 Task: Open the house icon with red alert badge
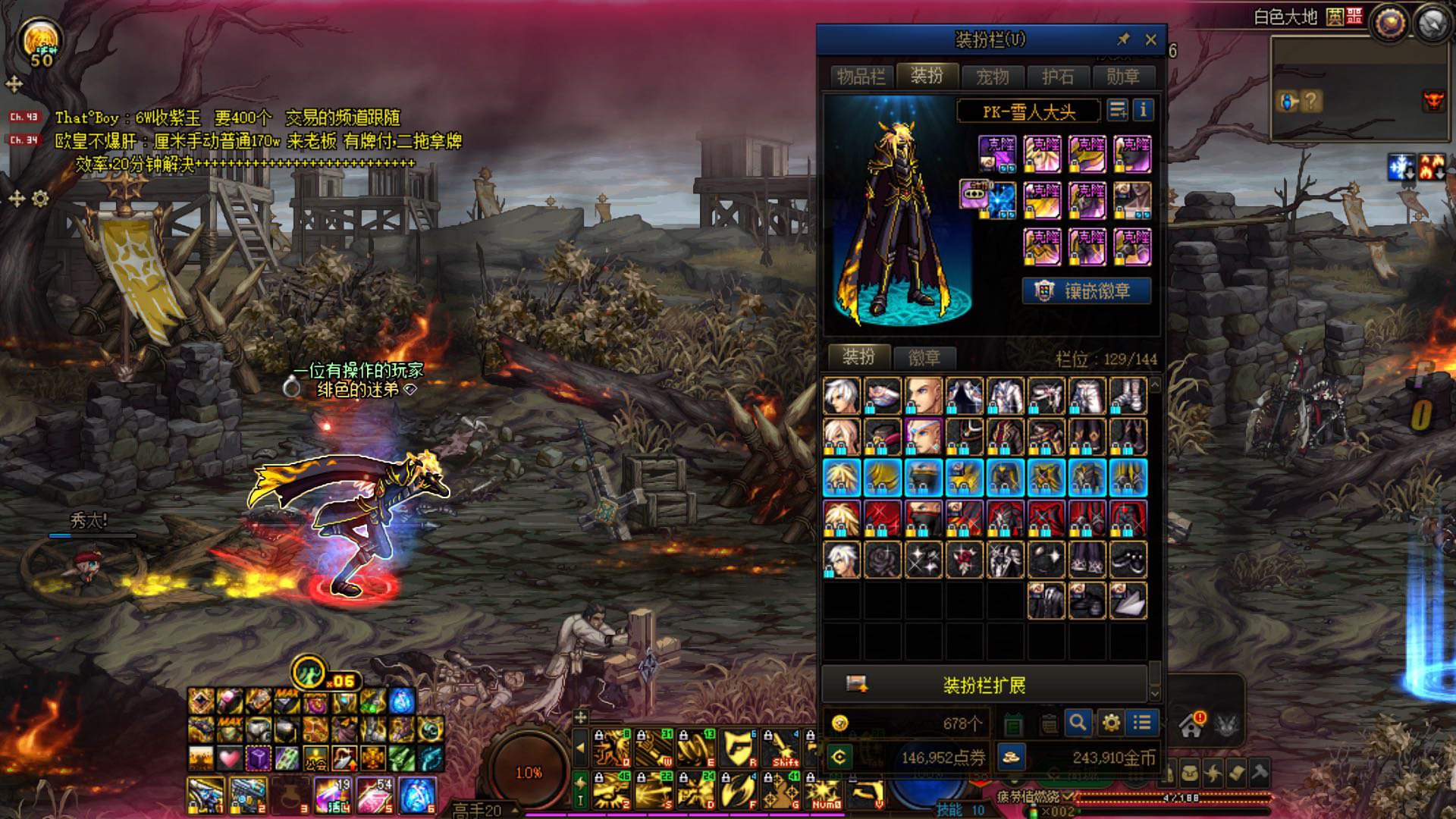coord(1191,726)
